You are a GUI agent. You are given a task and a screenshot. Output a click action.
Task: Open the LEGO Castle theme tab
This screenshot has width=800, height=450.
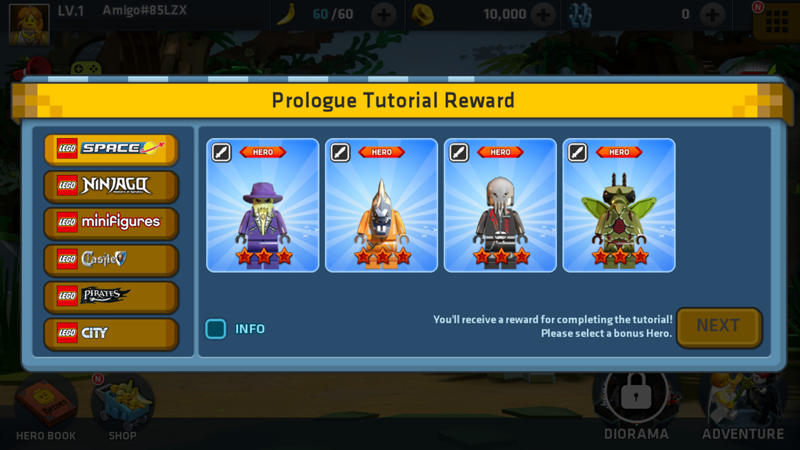click(111, 260)
